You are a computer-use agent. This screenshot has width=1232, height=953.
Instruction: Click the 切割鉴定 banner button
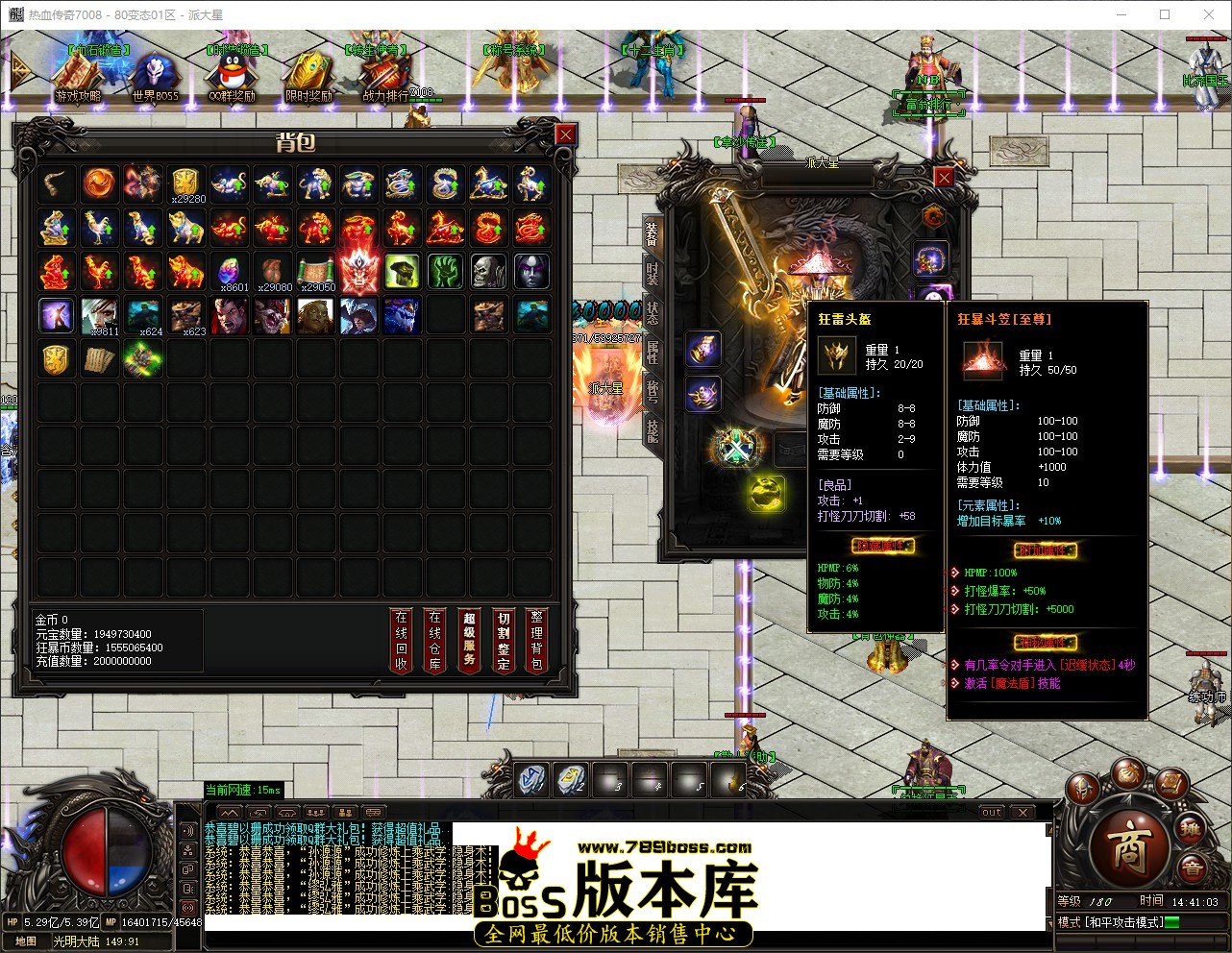pos(503,640)
